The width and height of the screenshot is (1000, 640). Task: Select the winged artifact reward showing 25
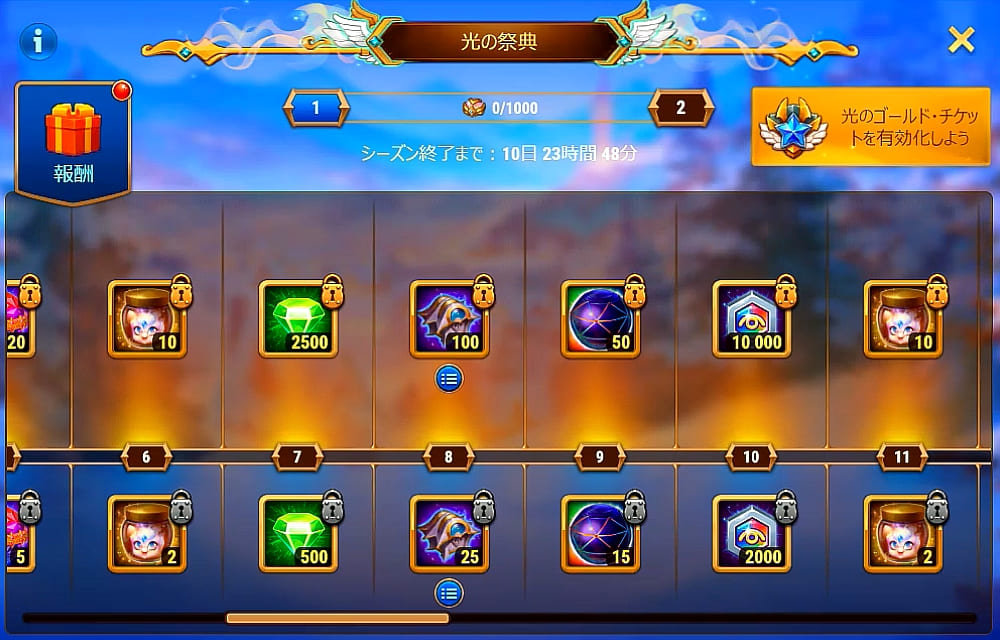click(449, 534)
